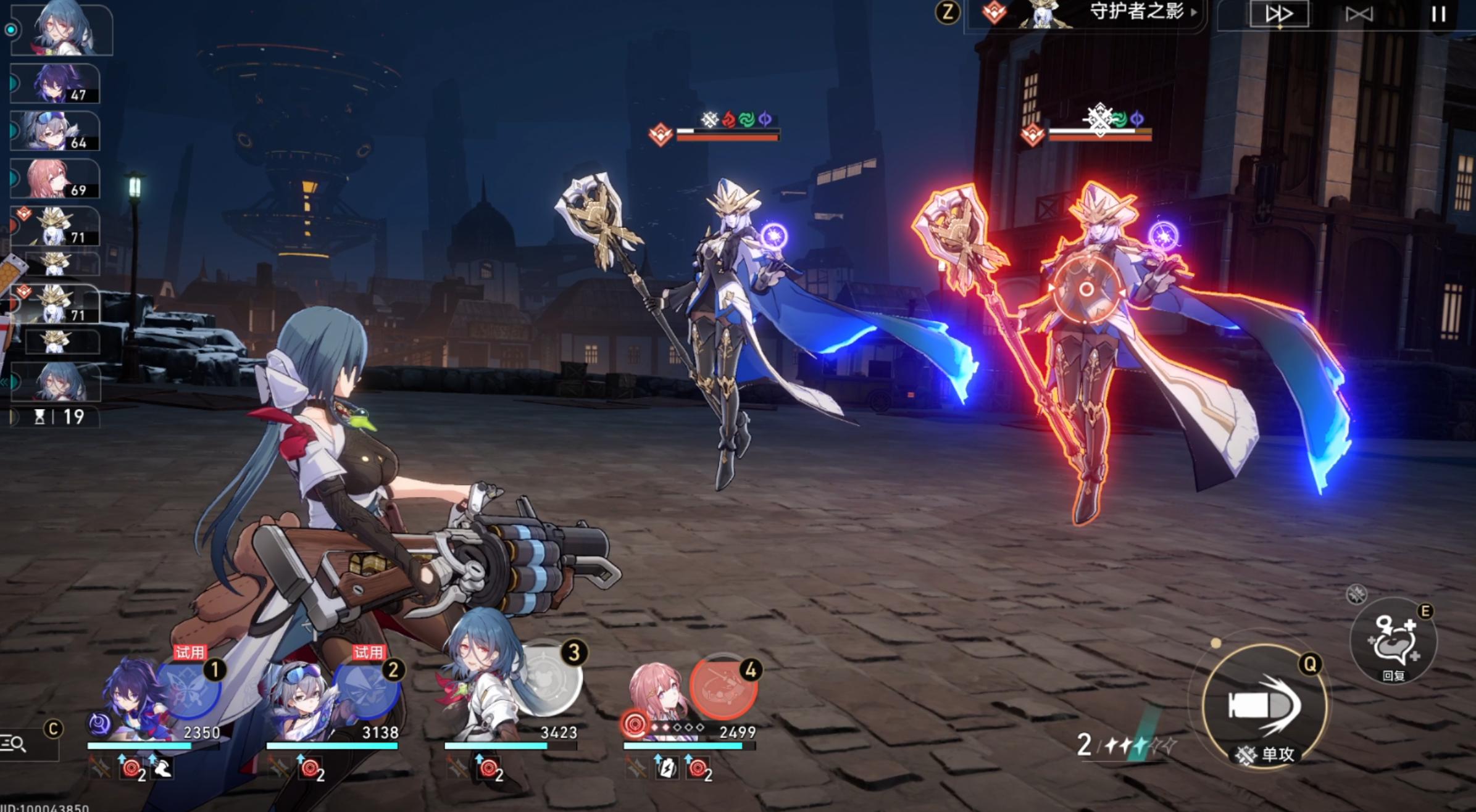This screenshot has width=1476, height=812.
Task: Use the 单攻 basic attack
Action: (1264, 705)
